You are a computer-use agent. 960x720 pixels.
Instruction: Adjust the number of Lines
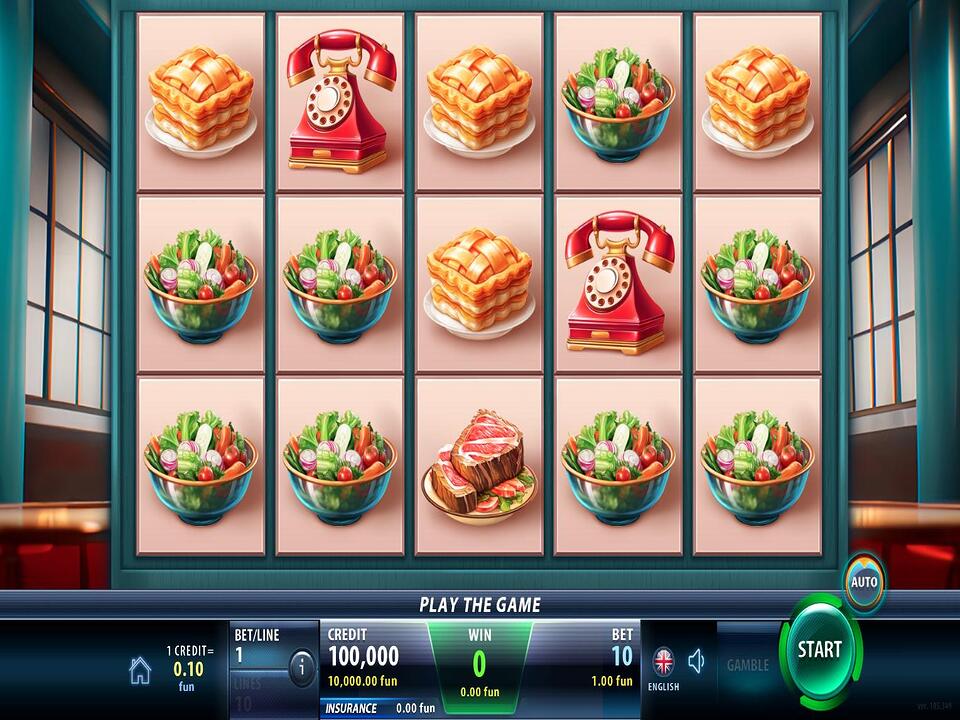tap(256, 694)
